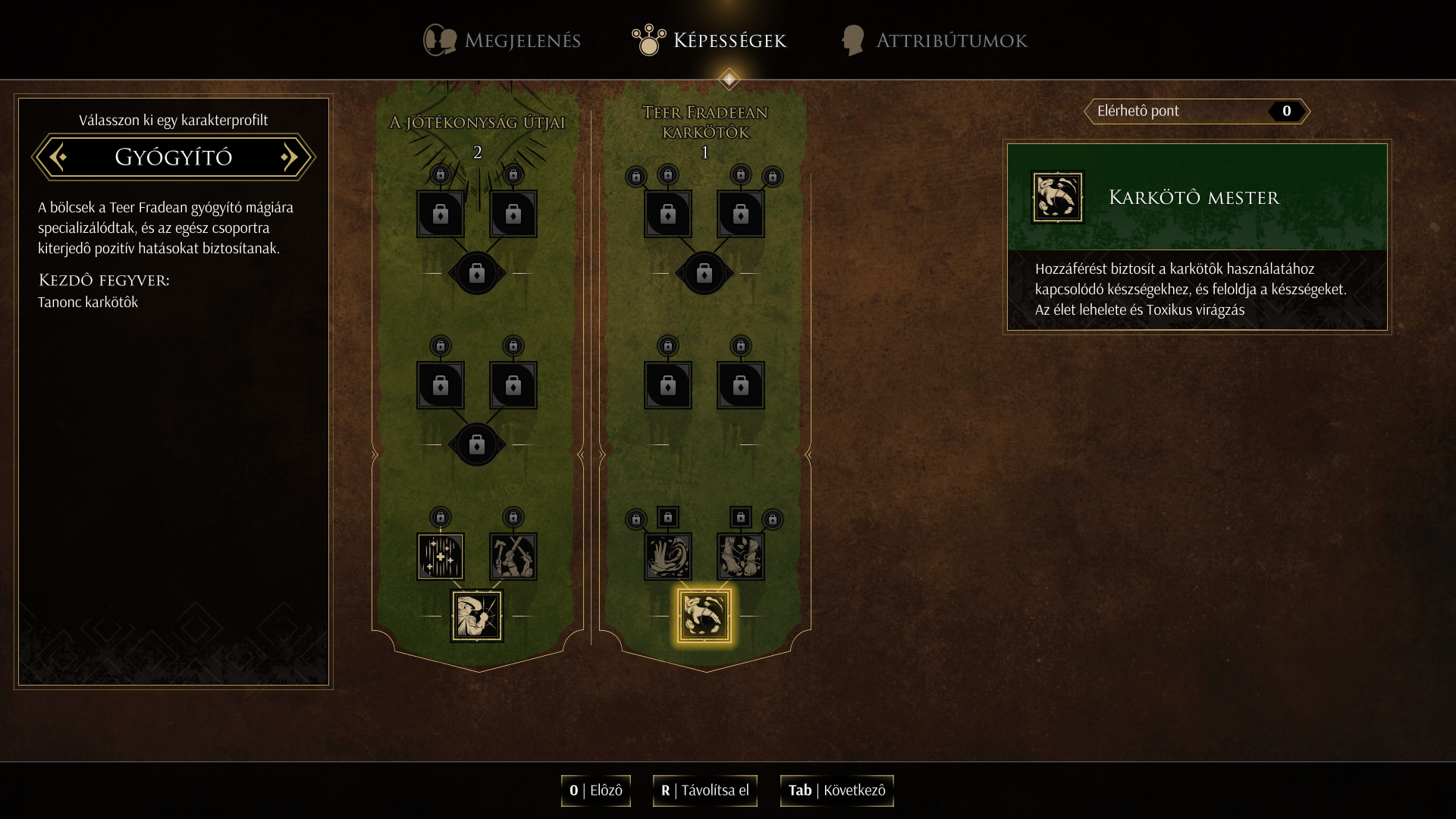This screenshot has width=1456, height=819.
Task: Switch to the Megjelenés tab
Action: [503, 40]
